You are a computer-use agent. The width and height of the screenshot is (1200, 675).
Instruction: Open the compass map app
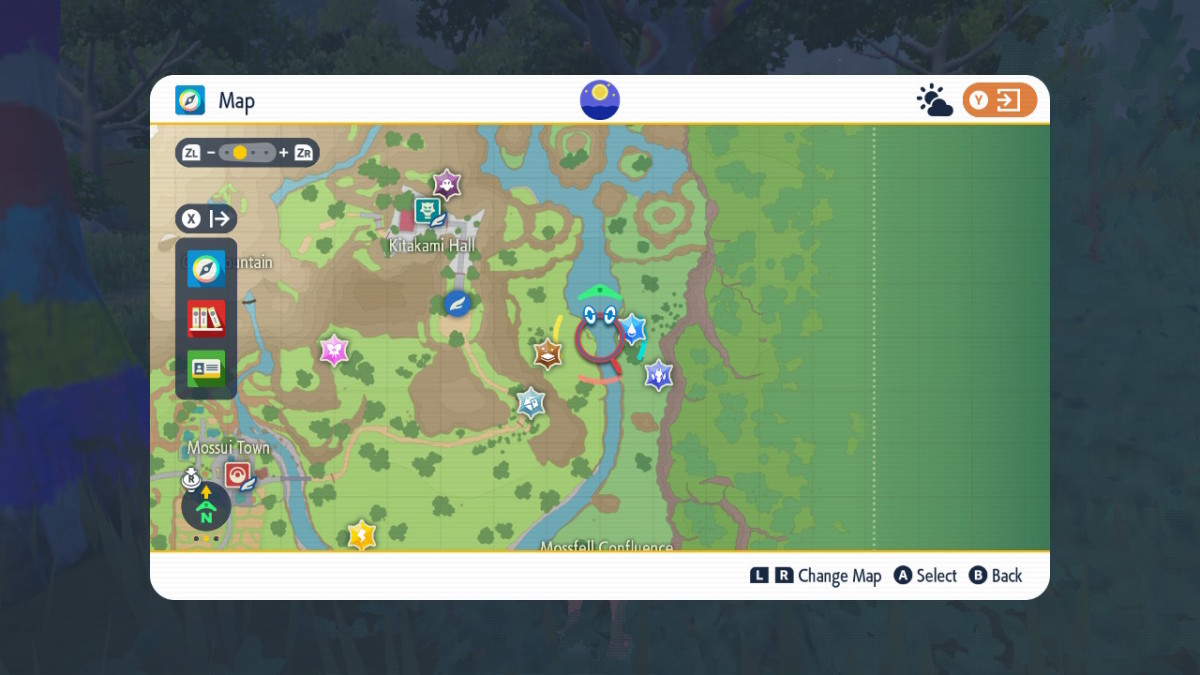[x=206, y=268]
